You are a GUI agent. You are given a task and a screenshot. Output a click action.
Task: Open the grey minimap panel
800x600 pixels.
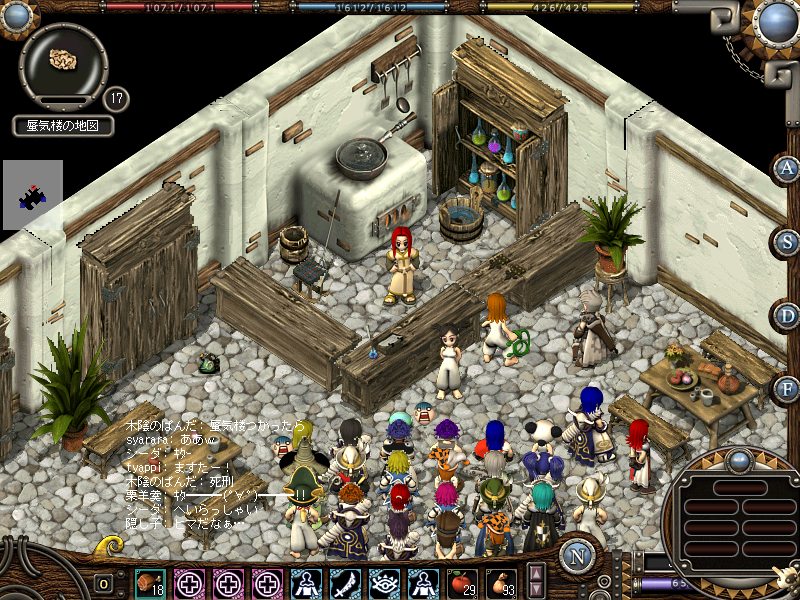coord(32,195)
